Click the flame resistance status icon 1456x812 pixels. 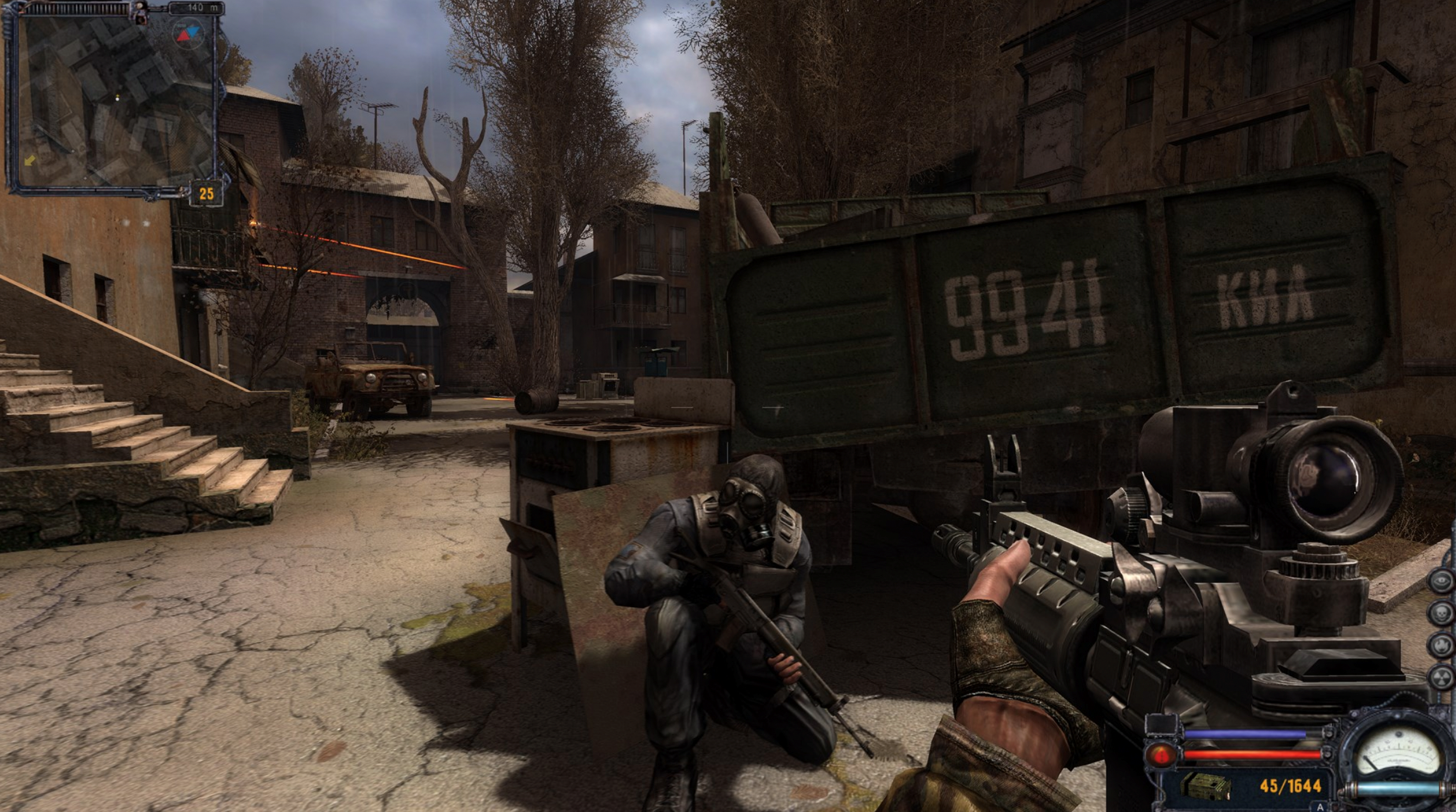tap(1441, 644)
